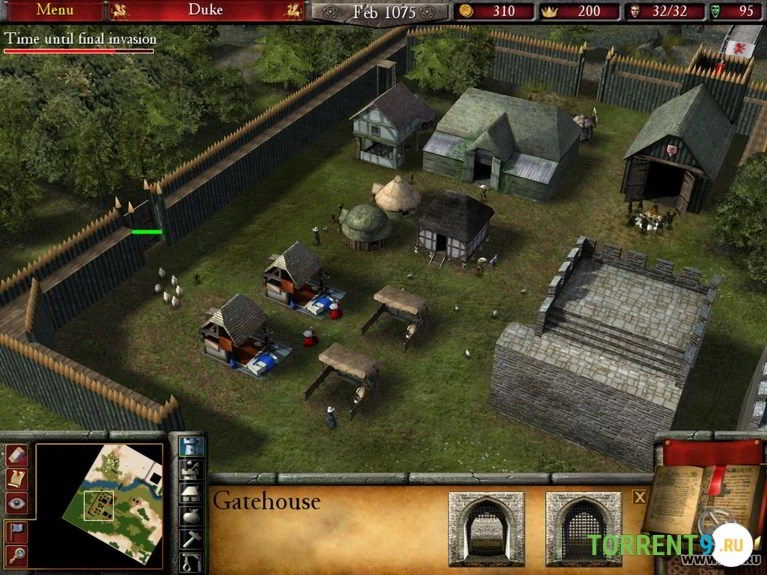Open the apple food building category

[190, 517]
